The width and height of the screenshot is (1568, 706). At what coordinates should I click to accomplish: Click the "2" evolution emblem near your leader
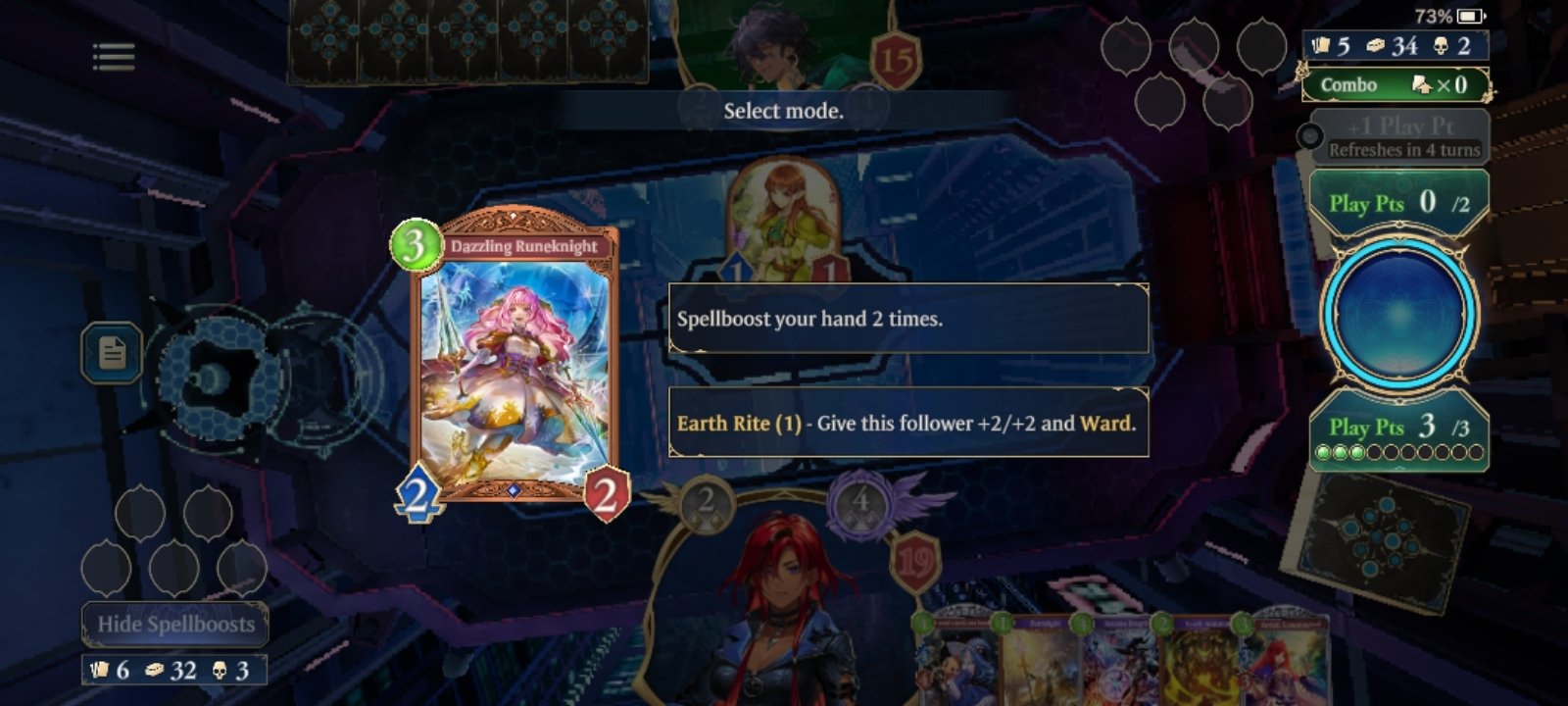(706, 502)
